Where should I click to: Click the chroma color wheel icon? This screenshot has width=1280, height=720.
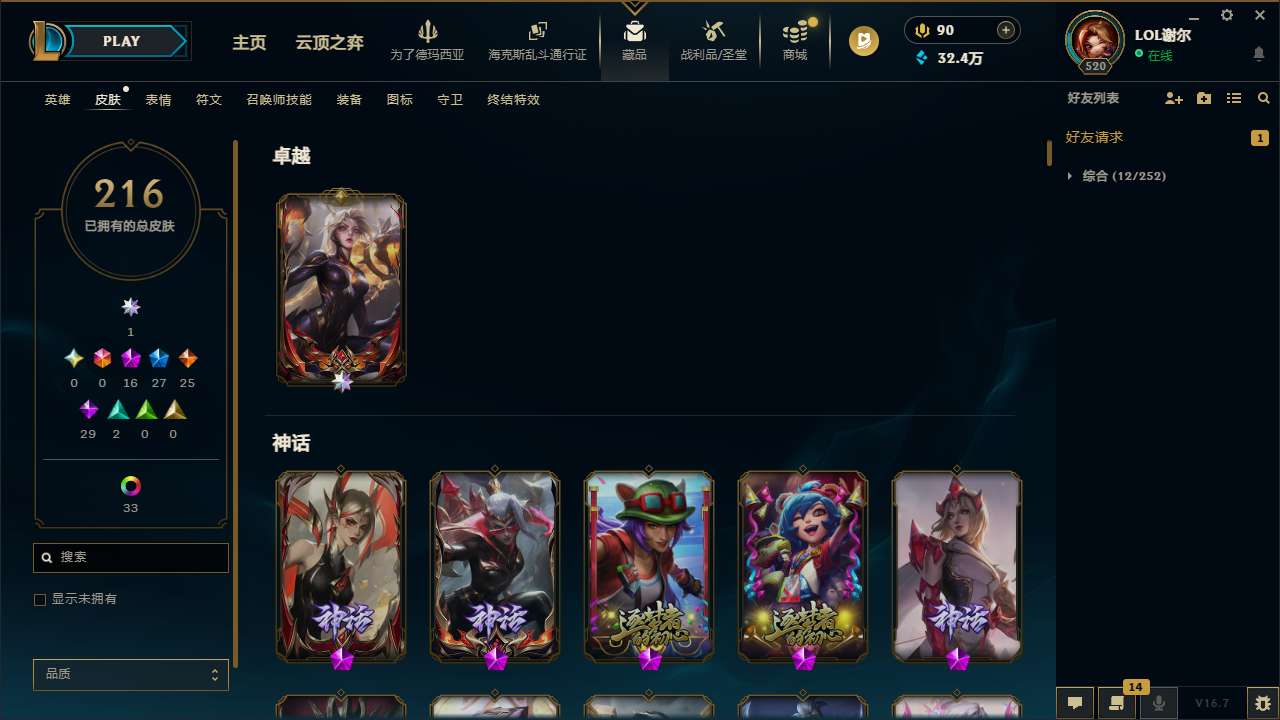[x=130, y=484]
